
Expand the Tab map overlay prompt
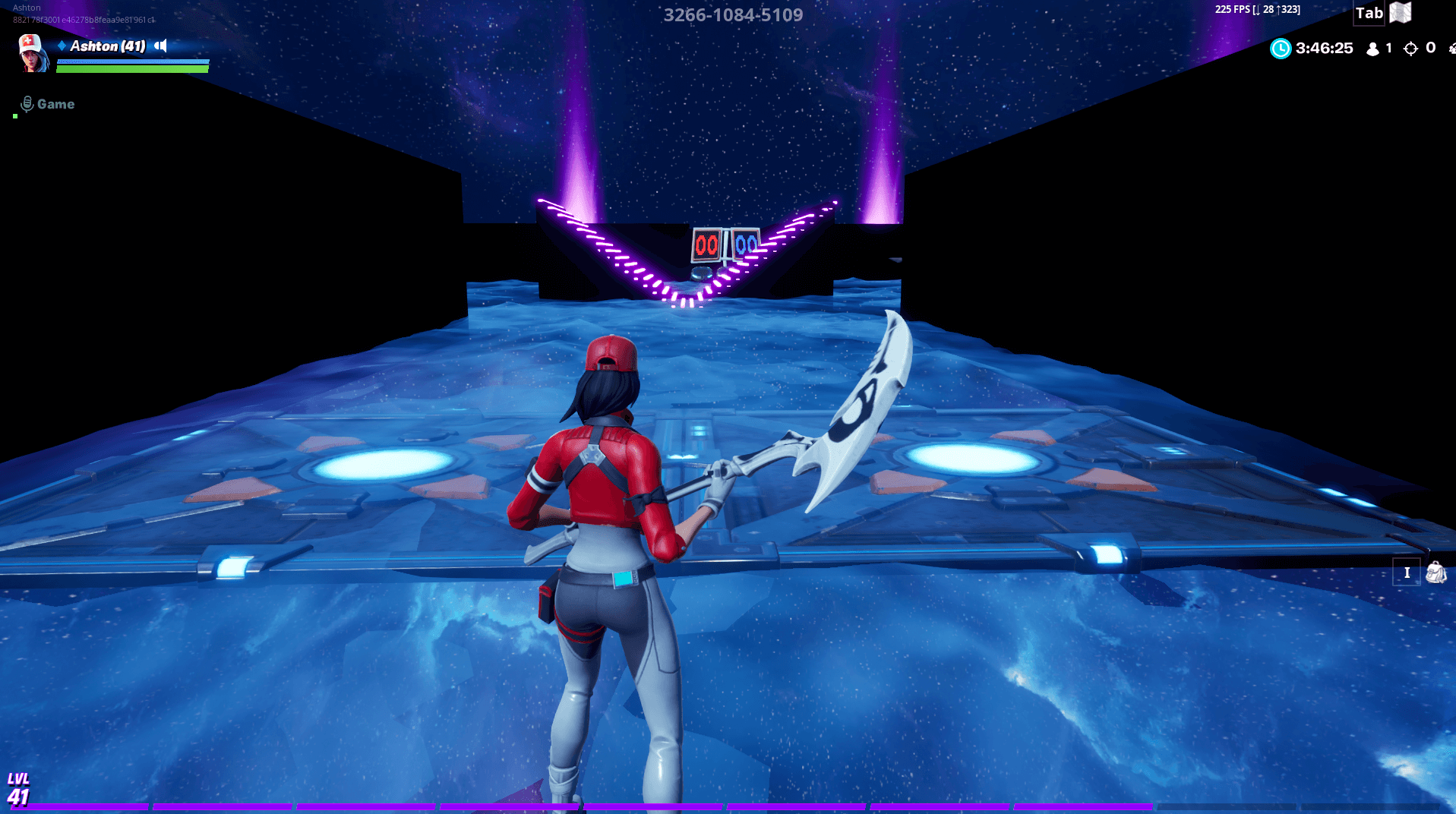point(1368,13)
